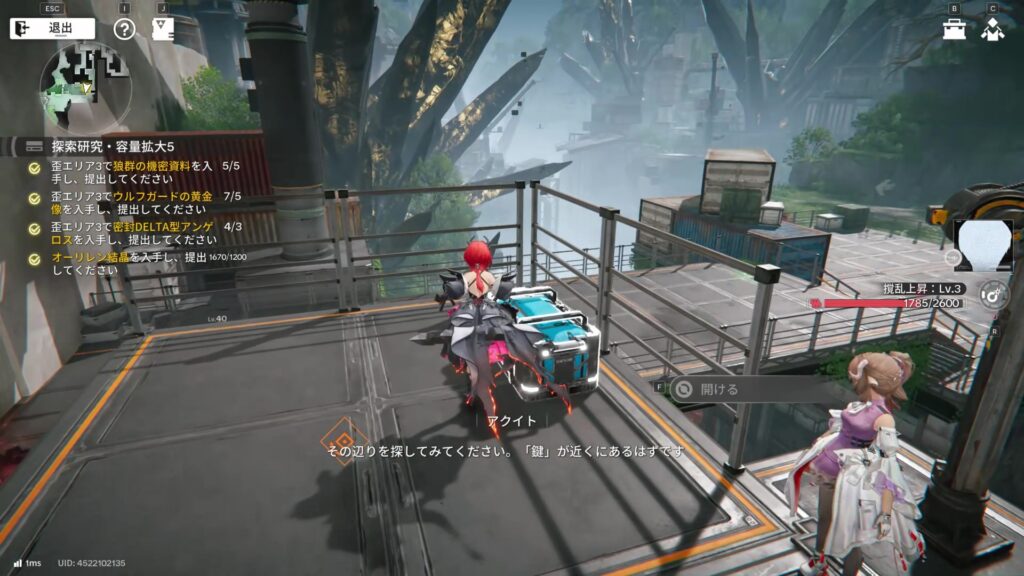The height and width of the screenshot is (576, 1024).
Task: Activate the round skill icon under the portrait
Action: (992, 293)
